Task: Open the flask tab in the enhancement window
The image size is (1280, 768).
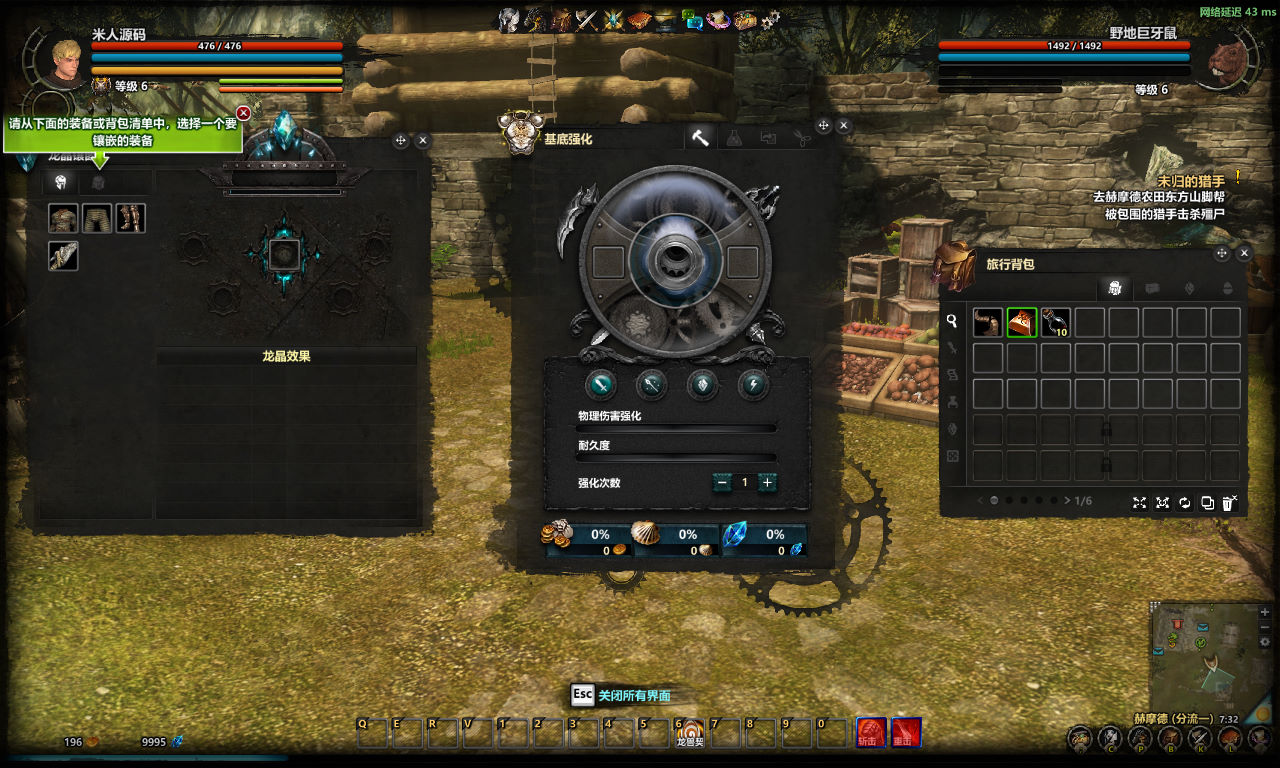Action: click(x=734, y=138)
